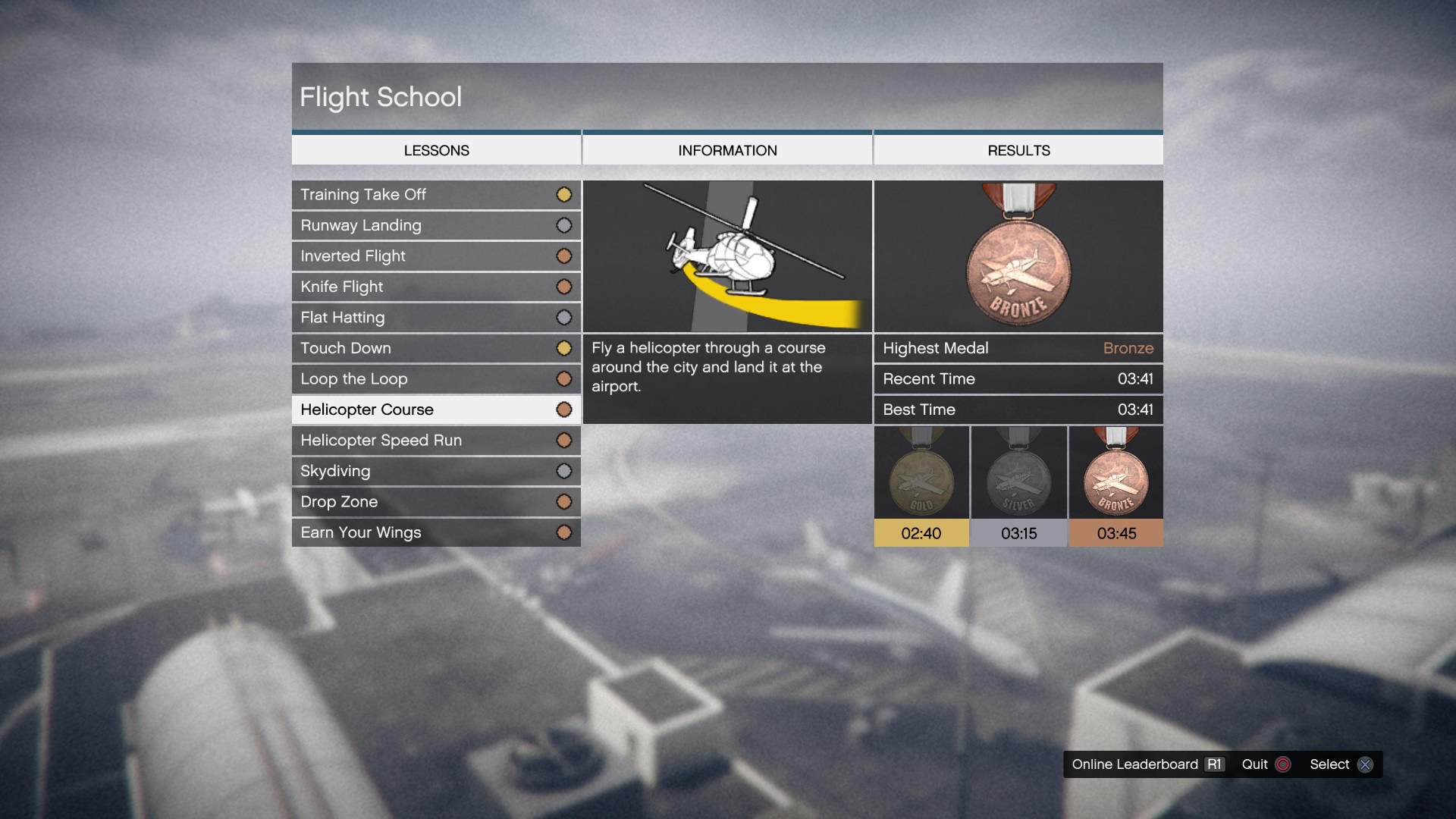The image size is (1456, 819).
Task: Open the Inverted Flight lesson
Action: coord(435,256)
